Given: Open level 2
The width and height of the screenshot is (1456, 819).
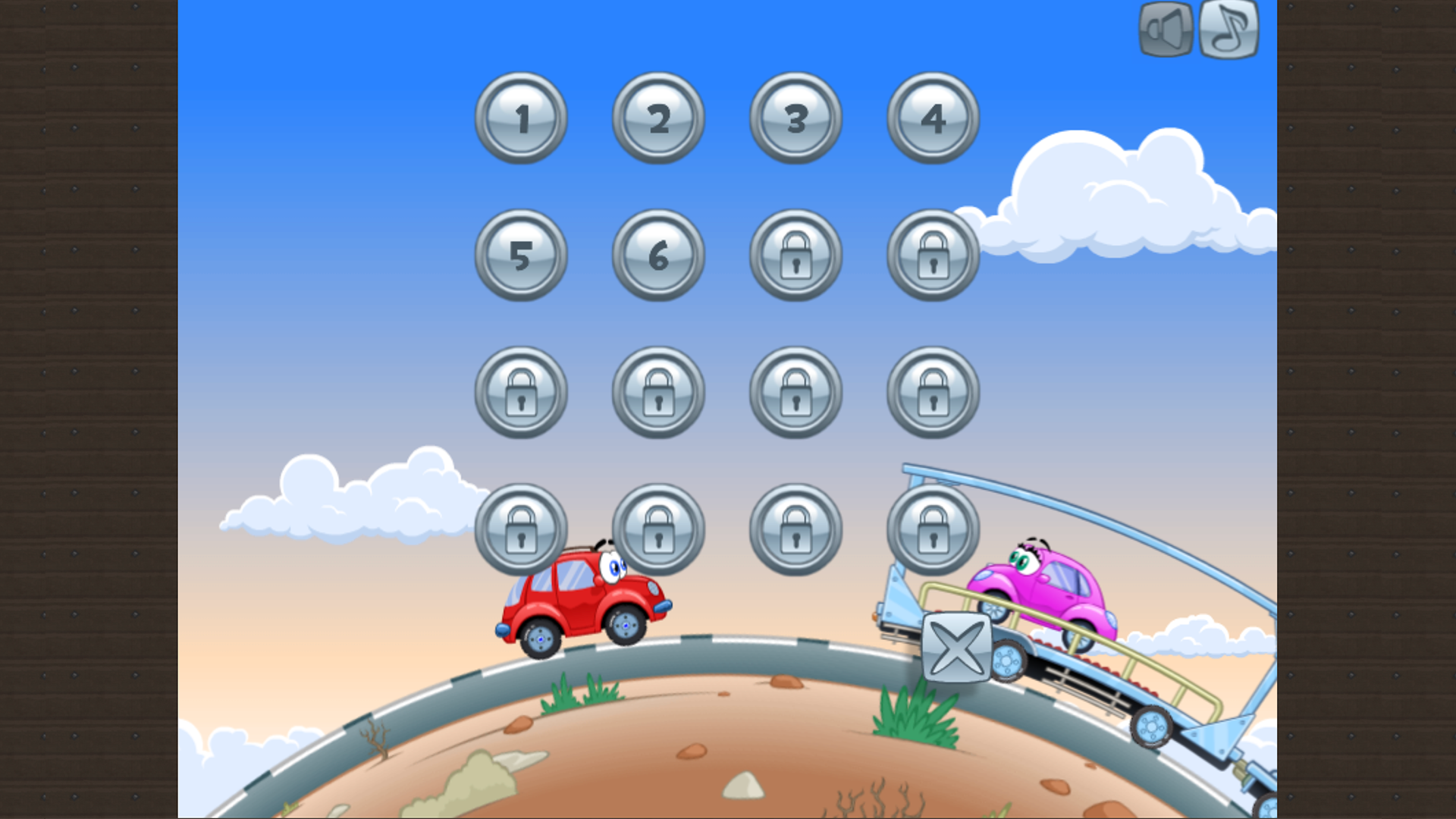Looking at the screenshot, I should click(x=657, y=119).
